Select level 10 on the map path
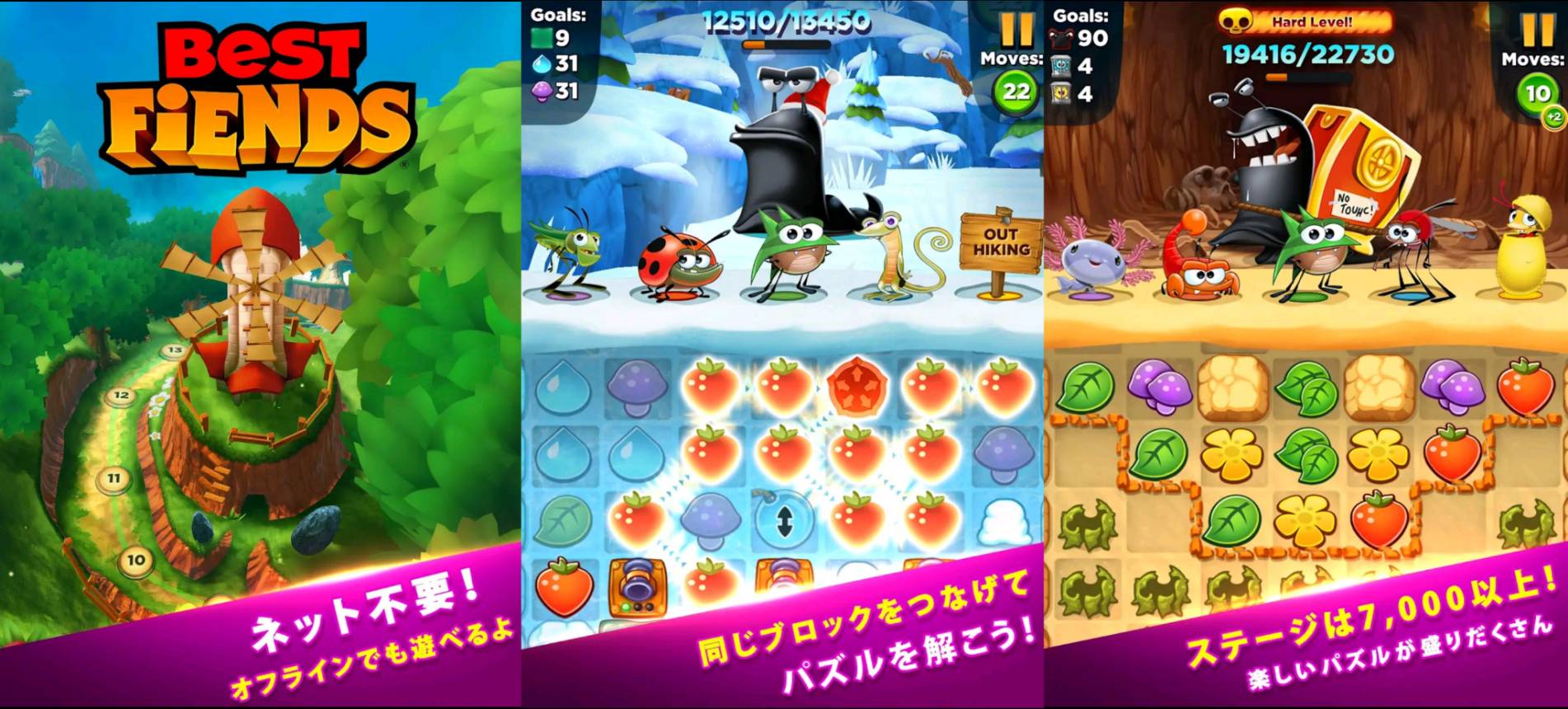1568x709 pixels. tap(135, 561)
